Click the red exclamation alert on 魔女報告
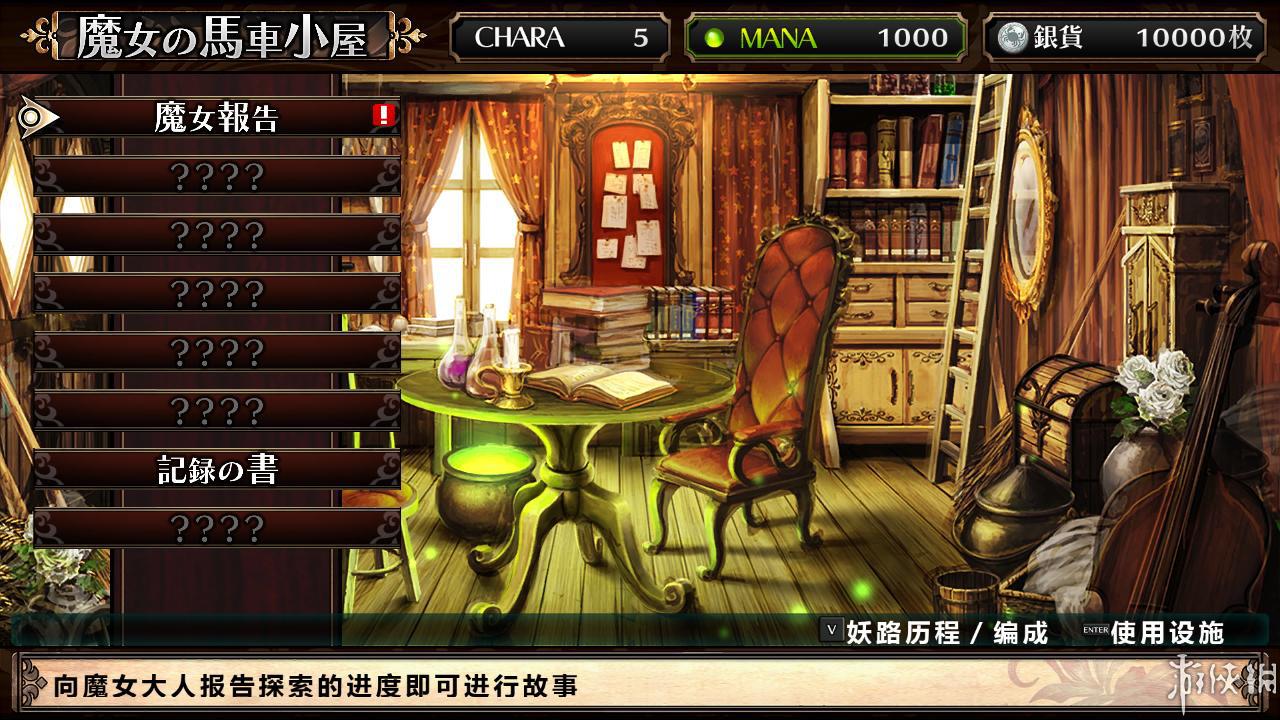 tap(384, 115)
